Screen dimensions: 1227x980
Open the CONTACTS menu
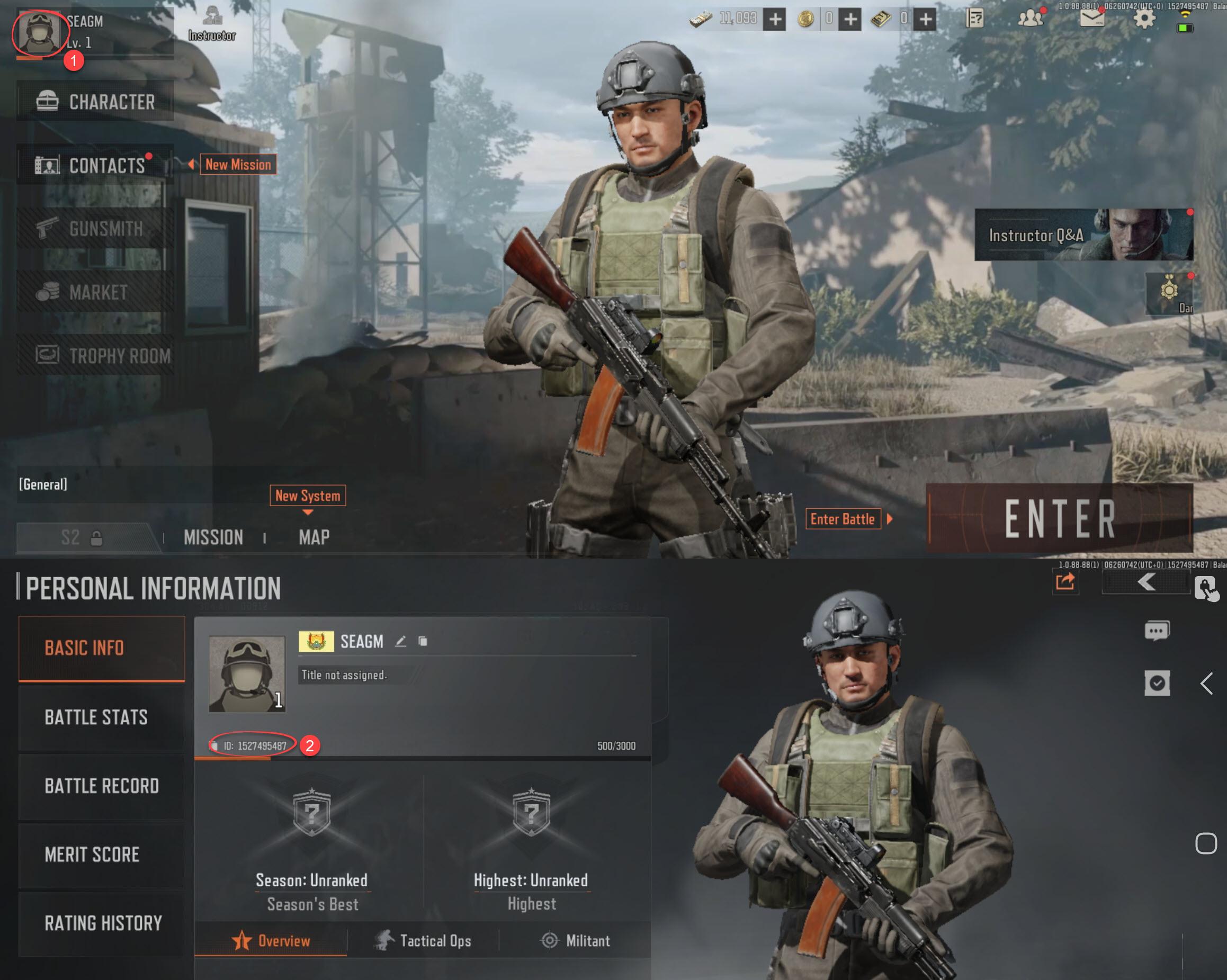(95, 165)
